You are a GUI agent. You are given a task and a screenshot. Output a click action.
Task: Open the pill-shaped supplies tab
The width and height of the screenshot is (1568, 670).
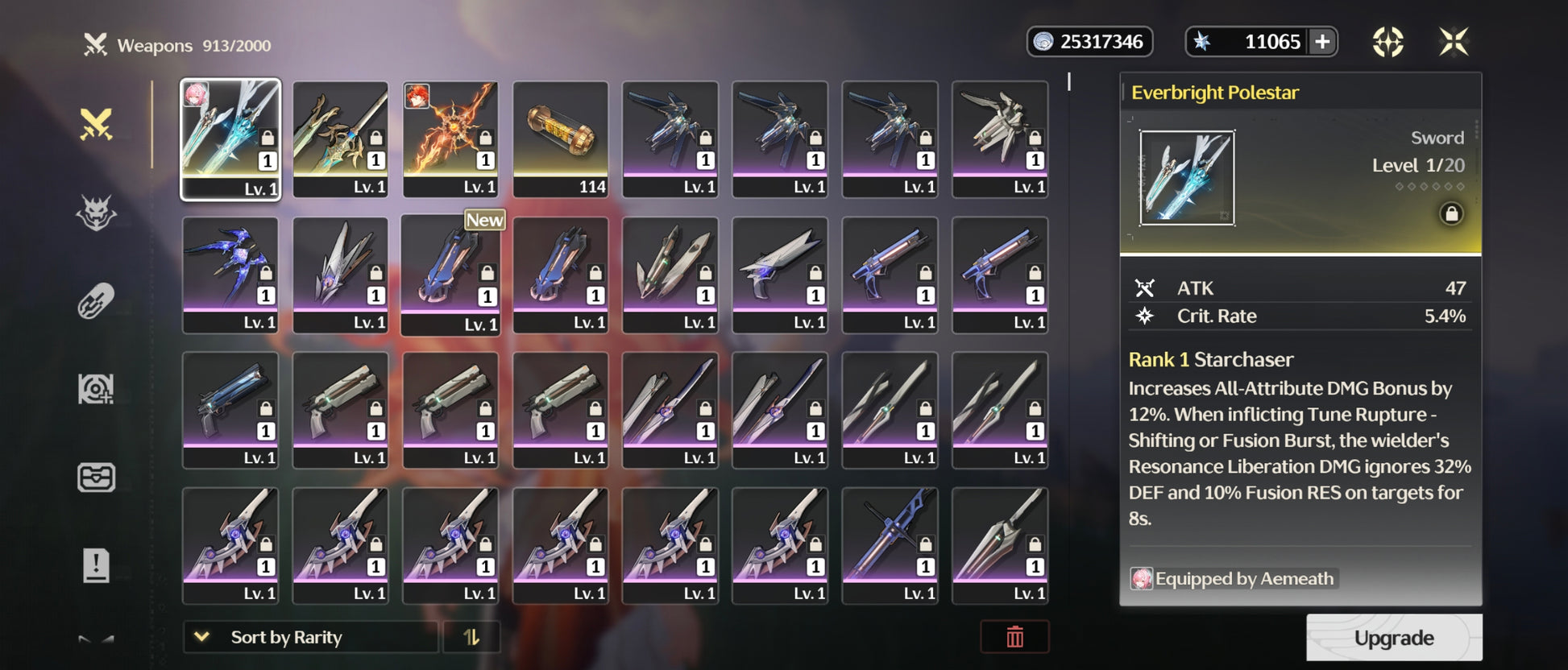(x=96, y=302)
